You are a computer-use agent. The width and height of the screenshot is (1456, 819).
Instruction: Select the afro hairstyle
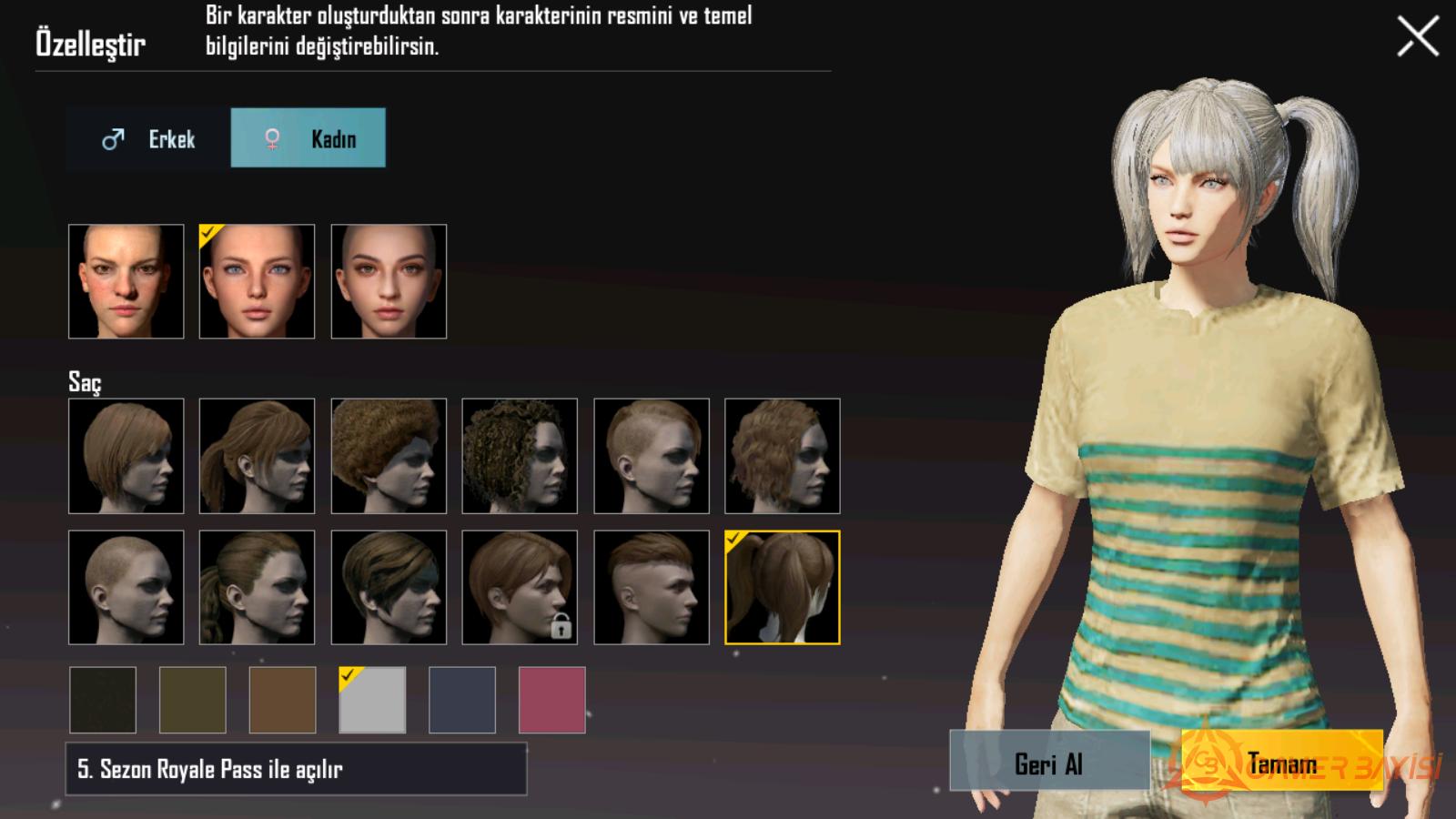(x=389, y=456)
